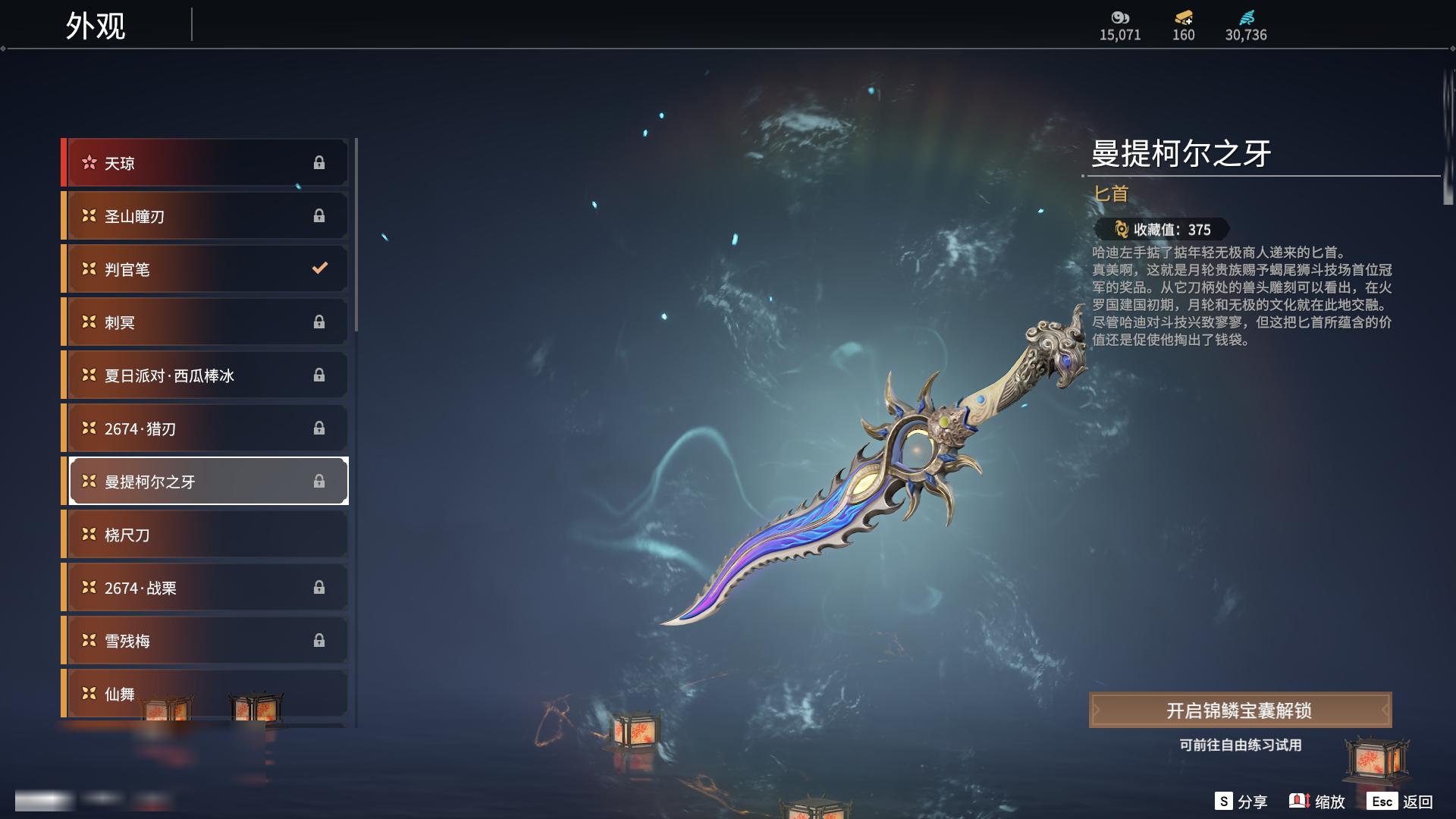Pick the 刺冥 dagger skin

[206, 322]
